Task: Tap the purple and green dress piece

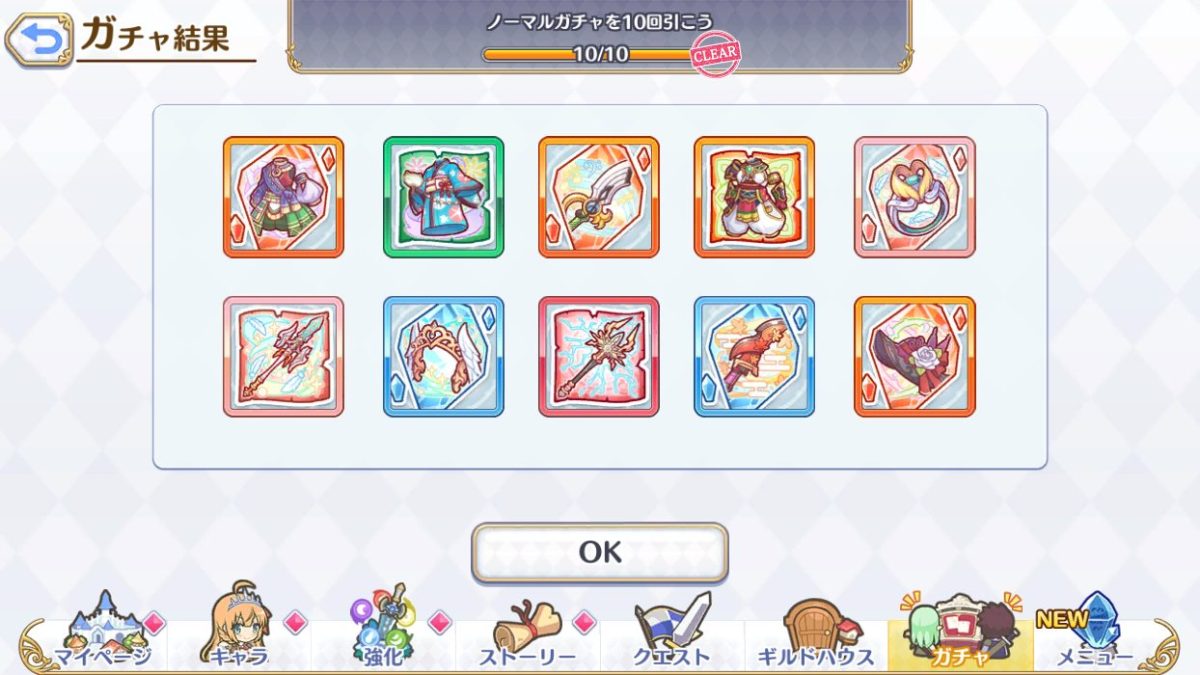Action: (x=283, y=197)
